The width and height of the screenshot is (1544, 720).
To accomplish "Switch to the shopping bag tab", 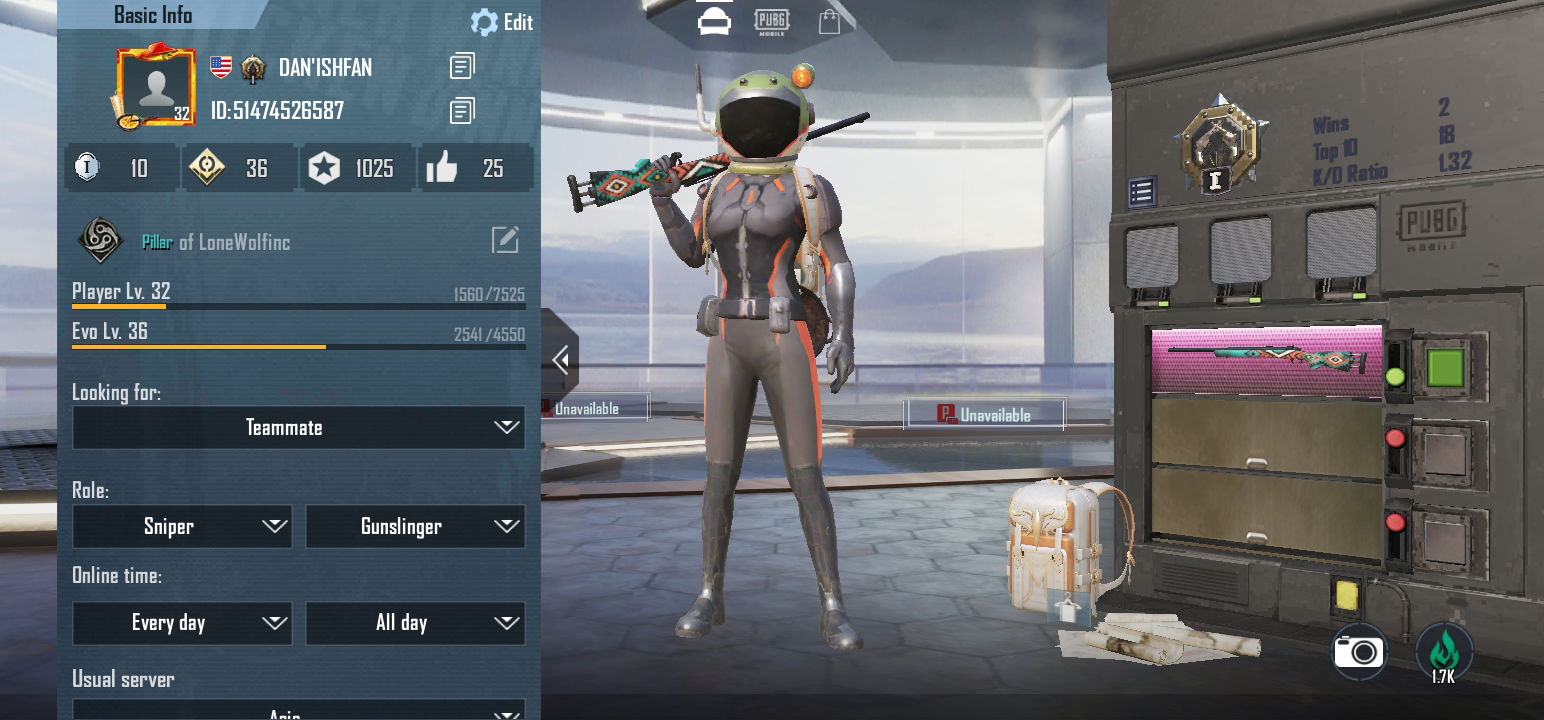I will (829, 22).
